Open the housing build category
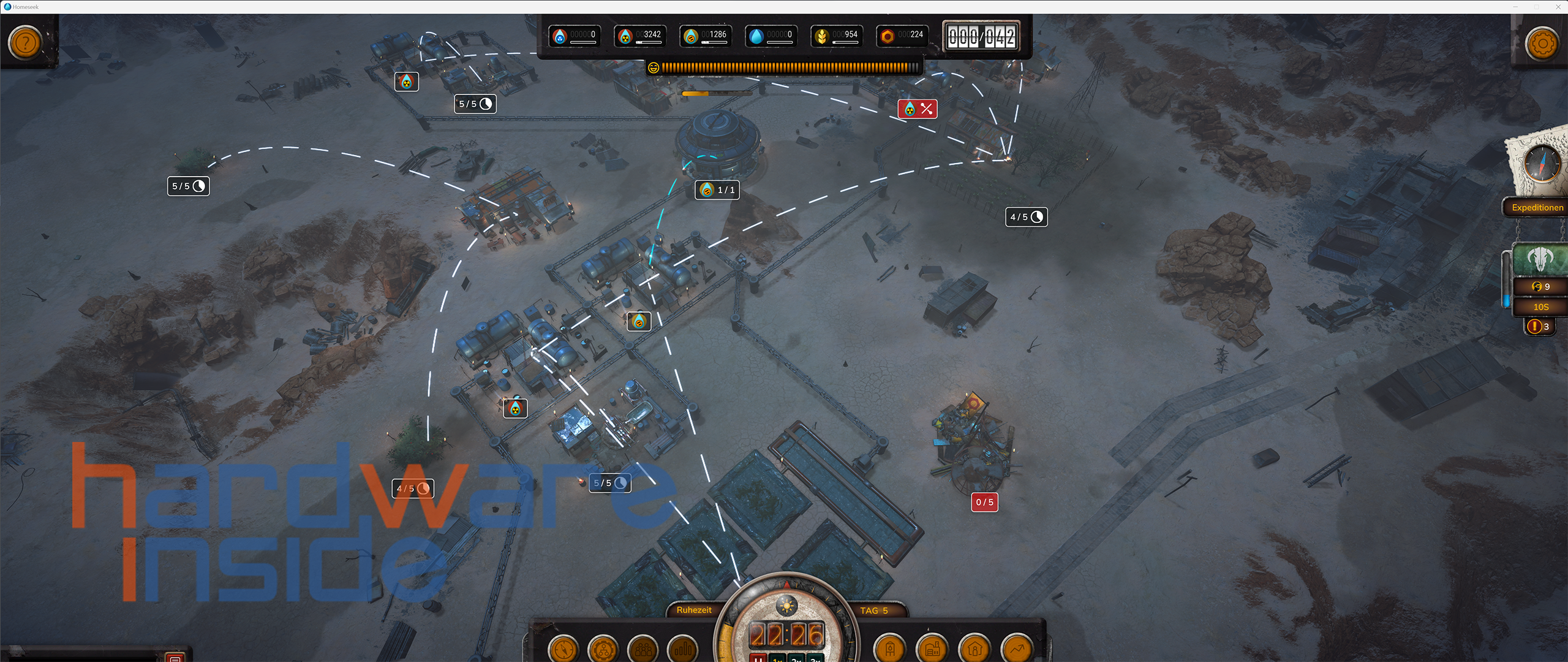The width and height of the screenshot is (1568, 662). coord(974,649)
